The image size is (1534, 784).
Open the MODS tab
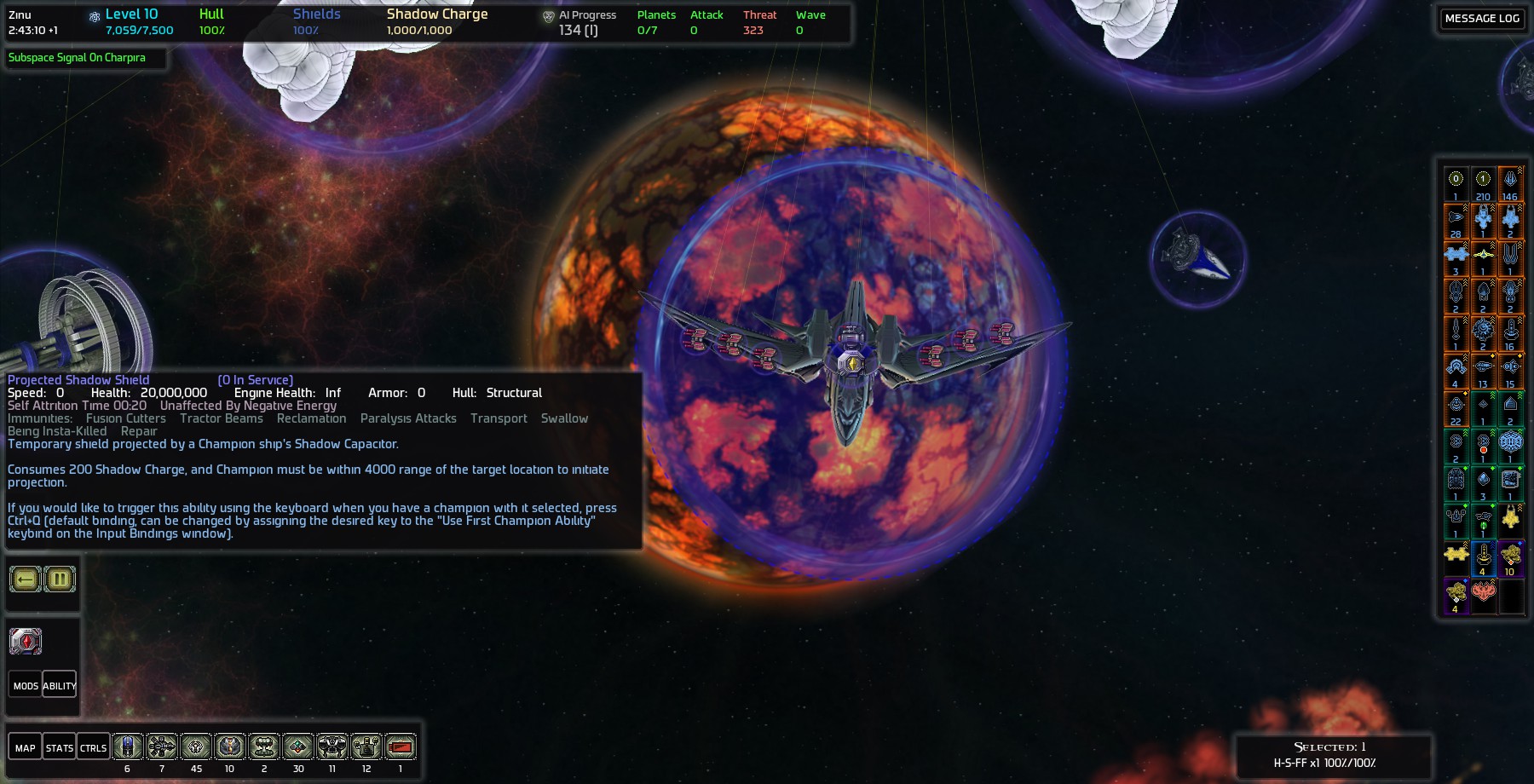click(x=26, y=685)
